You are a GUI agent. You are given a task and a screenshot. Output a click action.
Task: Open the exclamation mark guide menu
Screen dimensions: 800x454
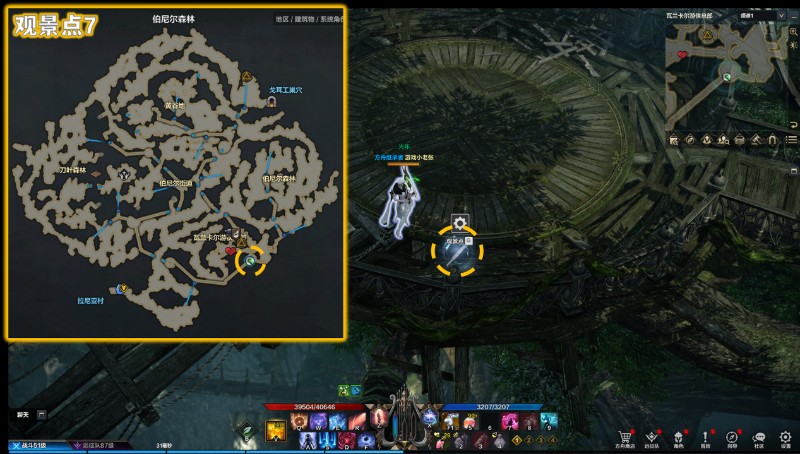coord(706,437)
